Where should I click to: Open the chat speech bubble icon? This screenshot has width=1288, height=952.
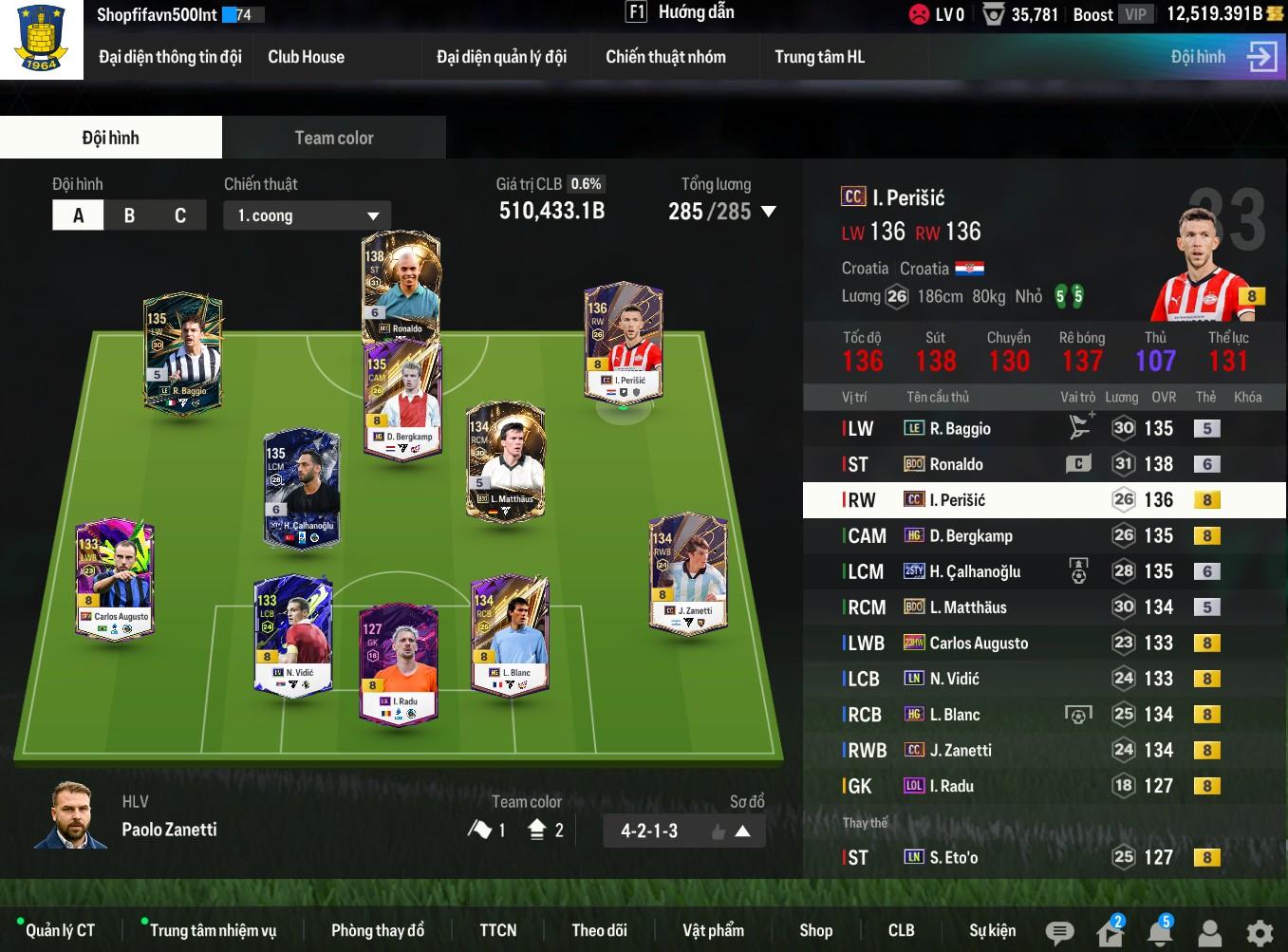point(1059,933)
